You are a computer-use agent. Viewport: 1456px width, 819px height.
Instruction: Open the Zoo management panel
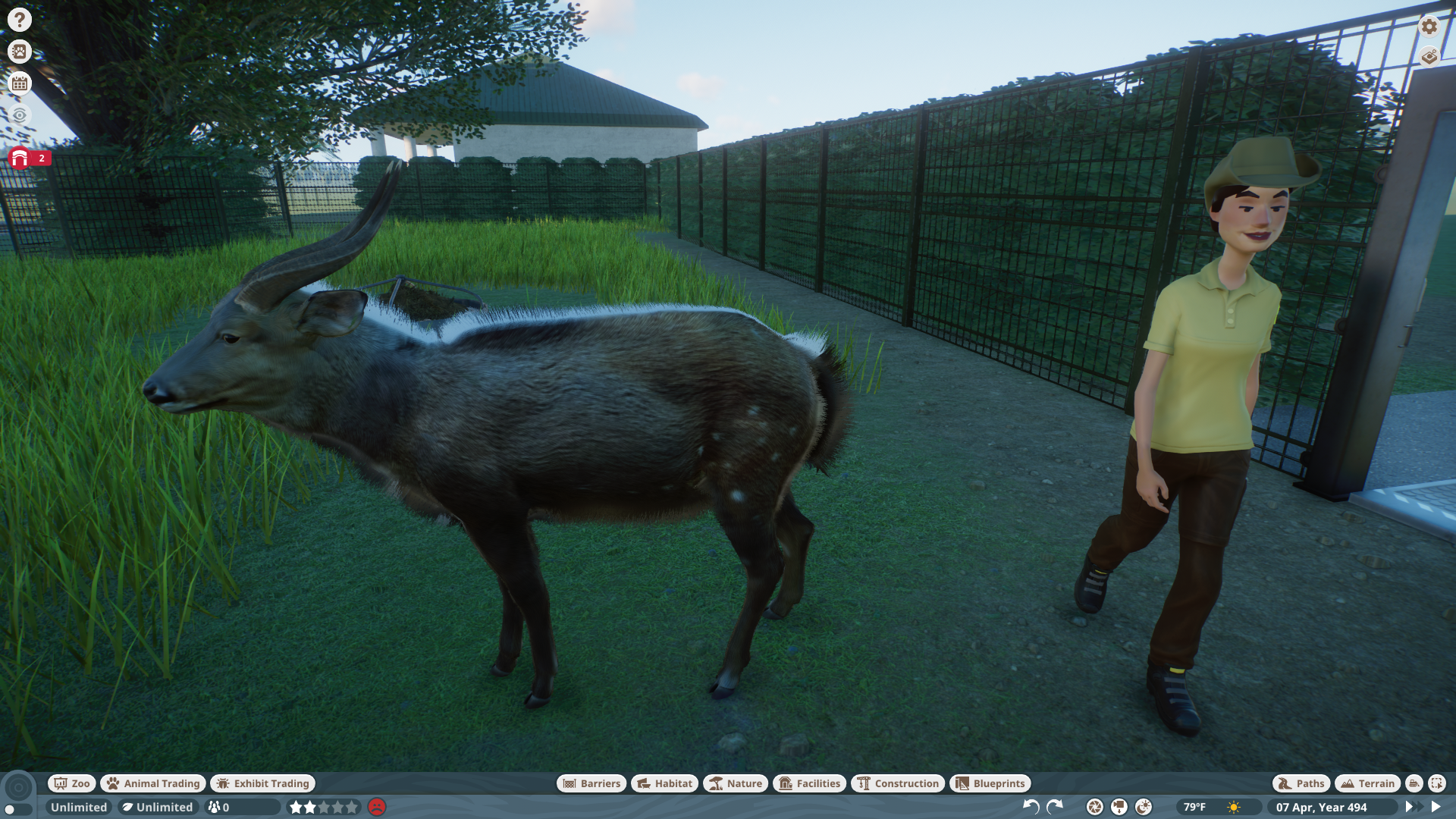71,783
